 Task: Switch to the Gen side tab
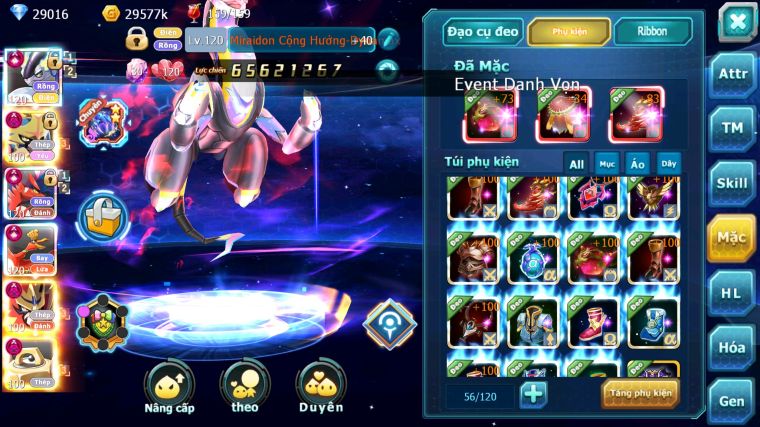[x=732, y=400]
